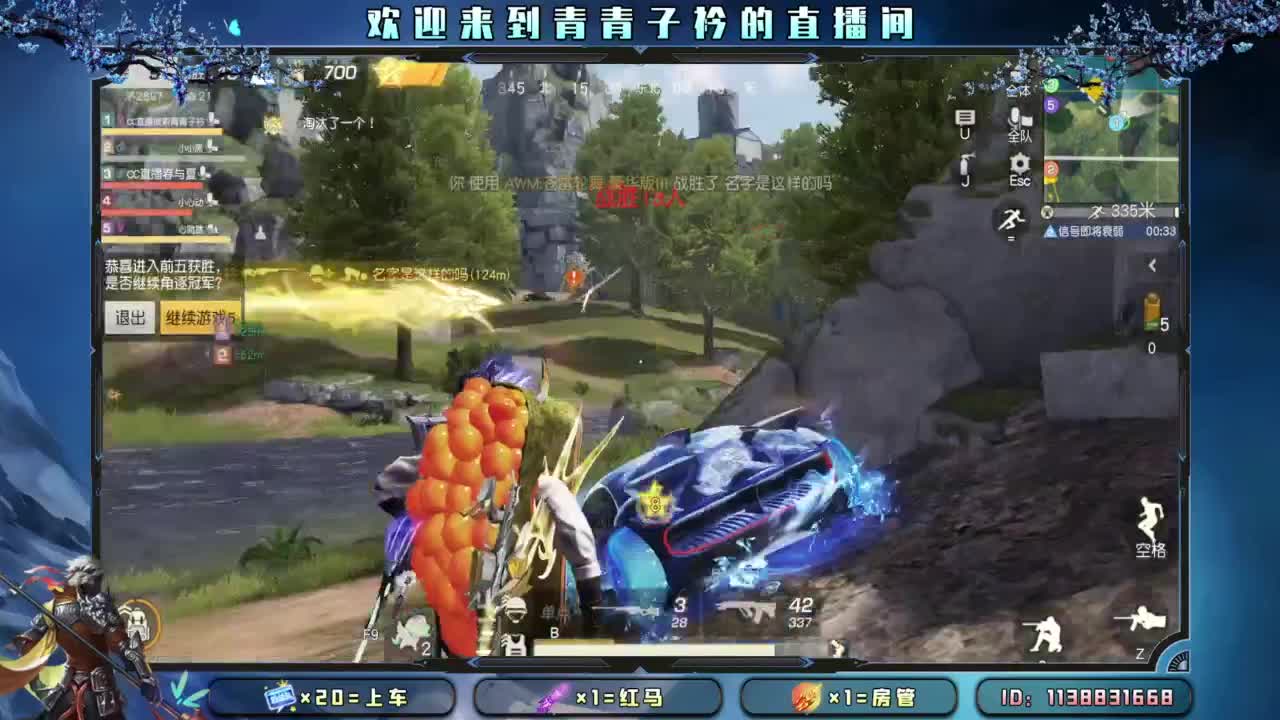Open the Esc settings gear icon
The image size is (1280, 720).
click(1017, 165)
